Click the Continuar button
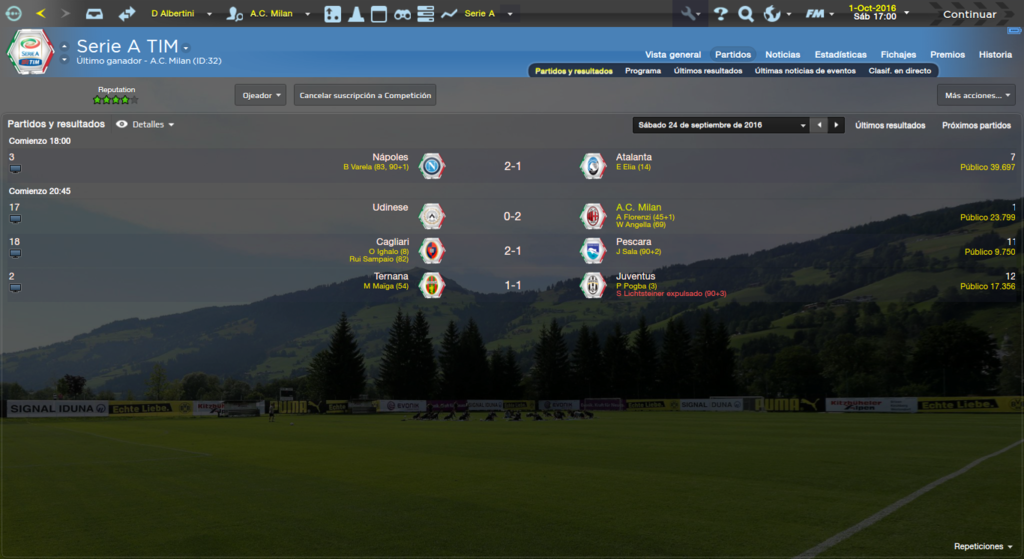 tap(968, 14)
